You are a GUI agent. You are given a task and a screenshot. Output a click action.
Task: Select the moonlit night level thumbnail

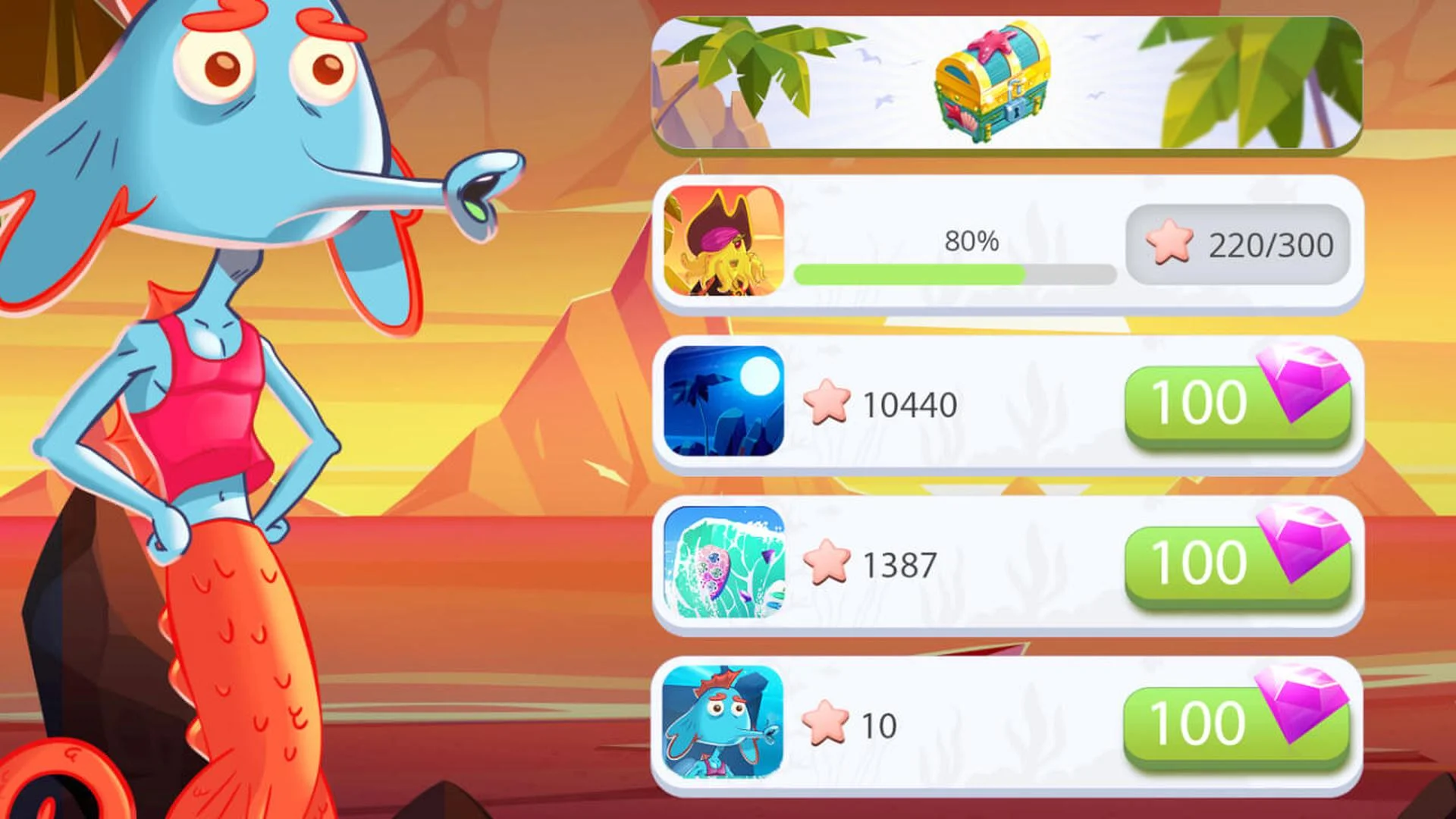724,402
